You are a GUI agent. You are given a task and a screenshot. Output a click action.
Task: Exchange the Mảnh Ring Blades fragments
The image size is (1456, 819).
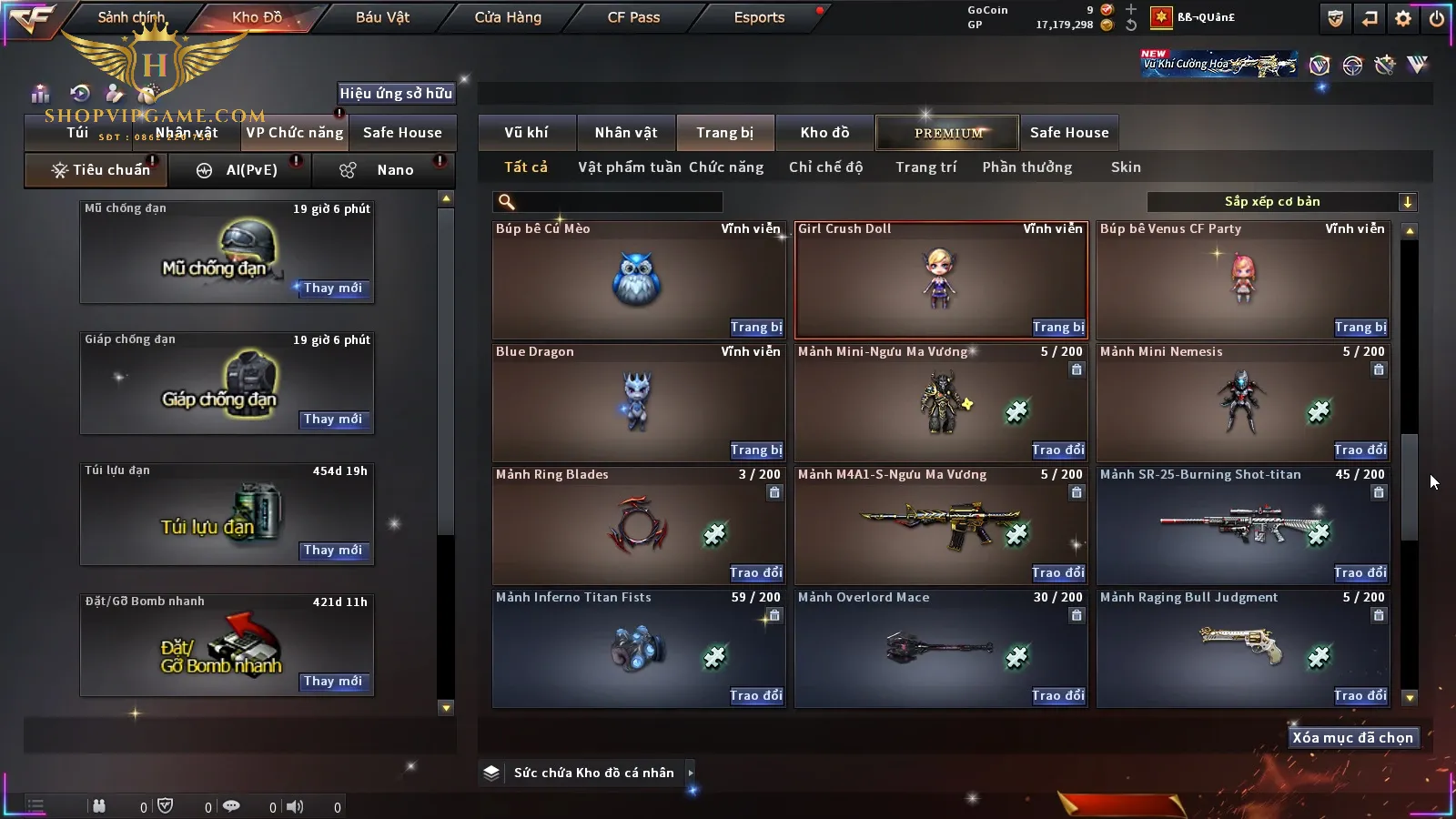point(755,573)
